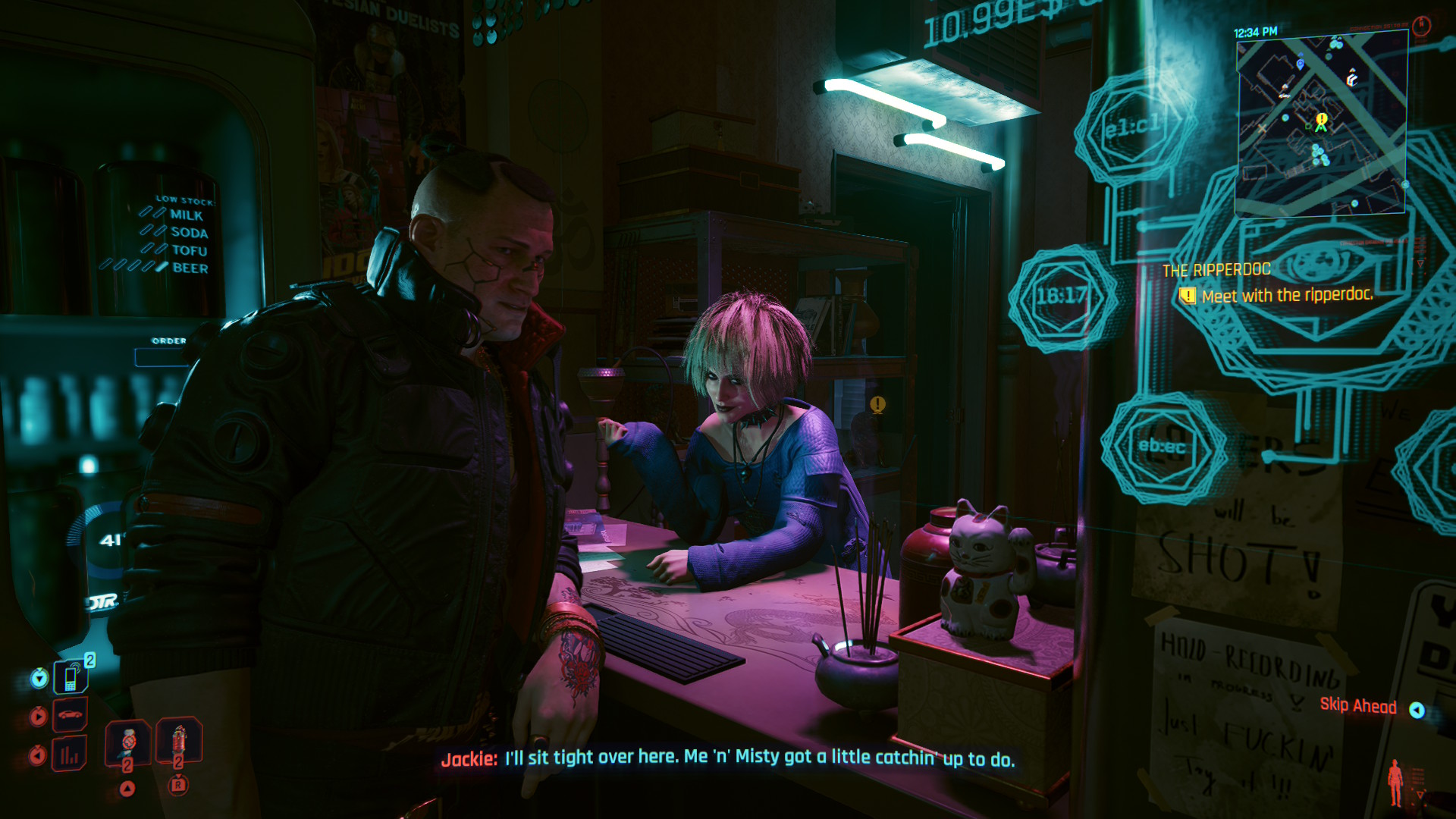
Task: Click the north compass icon above the minimap
Action: [1421, 26]
